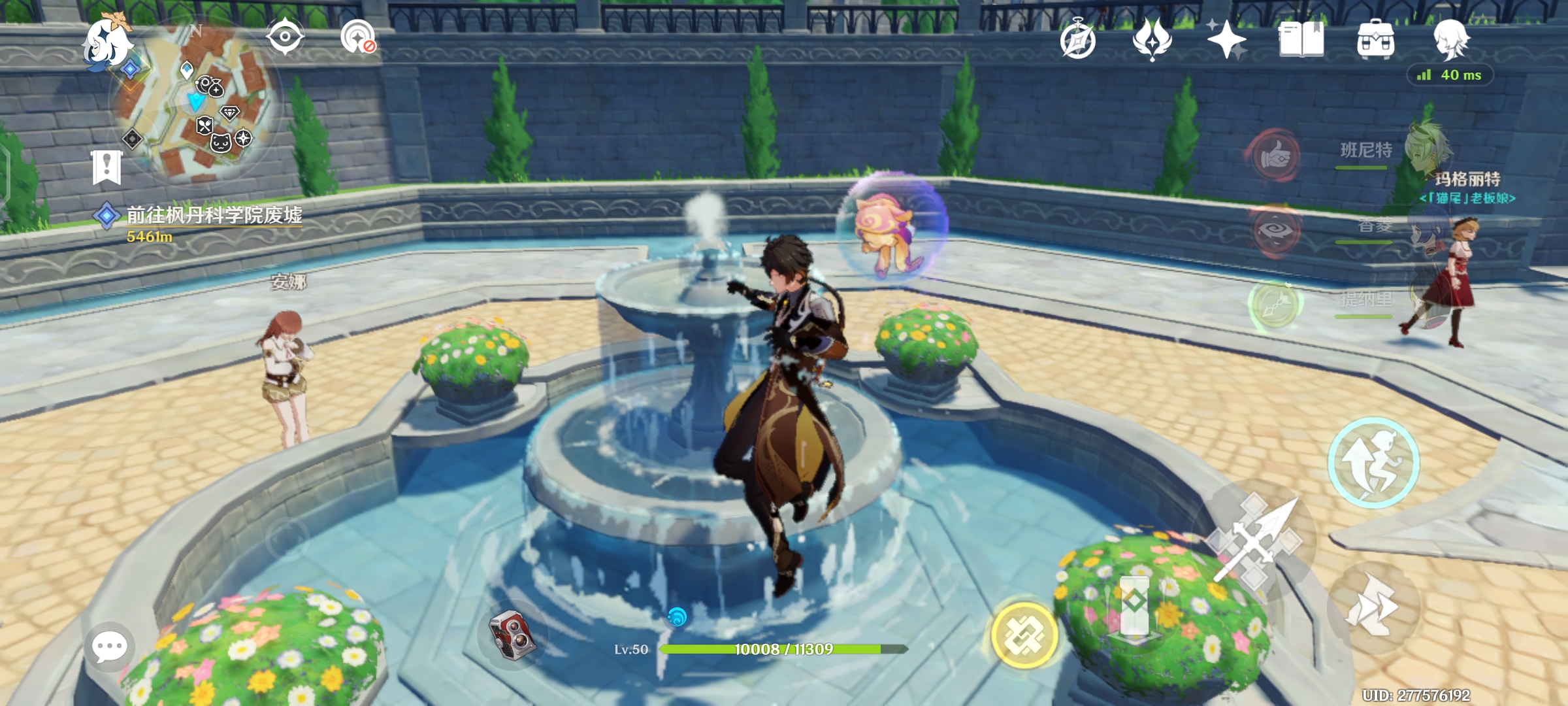
Task: Open the compass events icon
Action: 1077,41
